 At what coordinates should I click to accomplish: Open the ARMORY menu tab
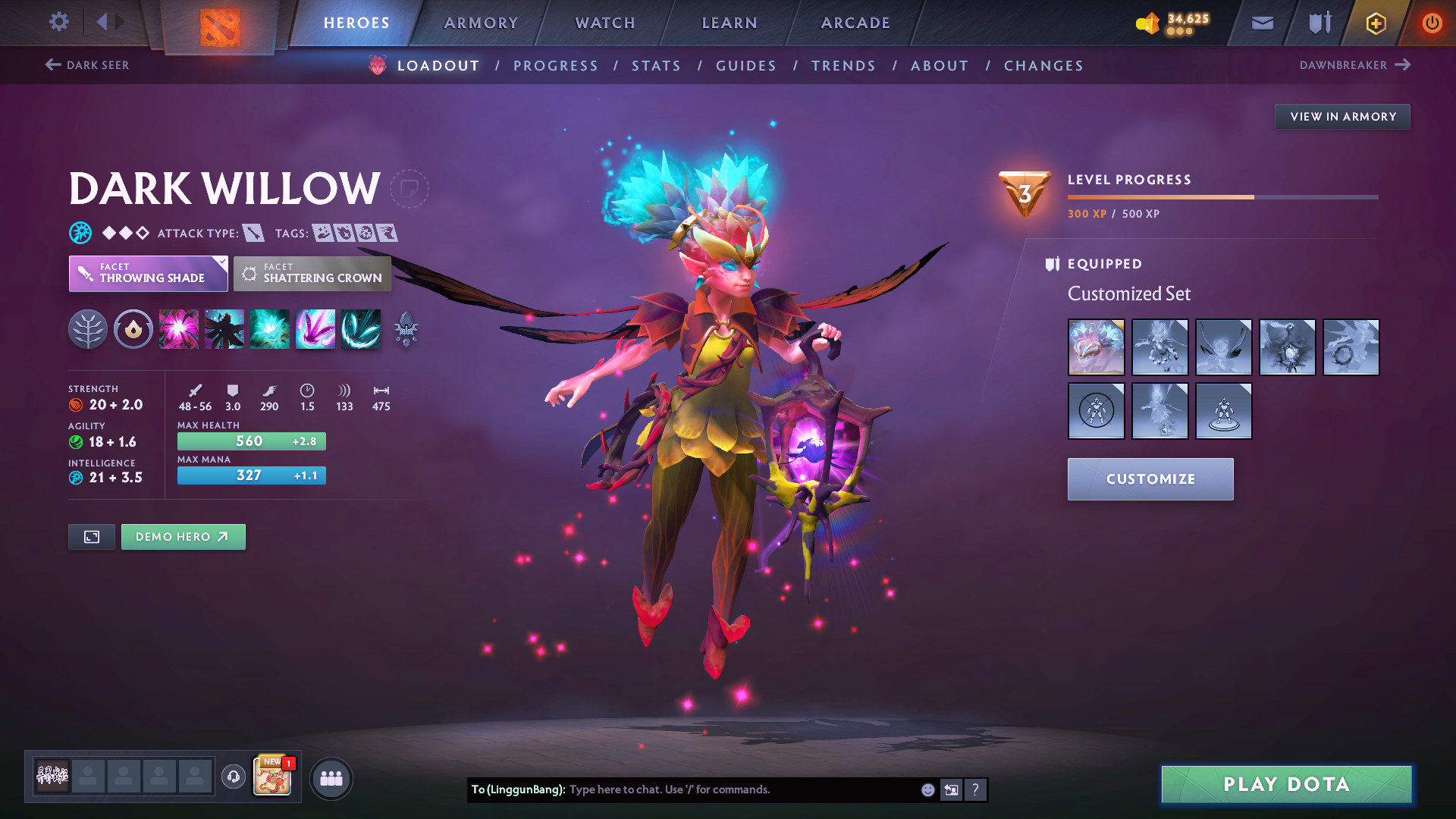[x=481, y=23]
